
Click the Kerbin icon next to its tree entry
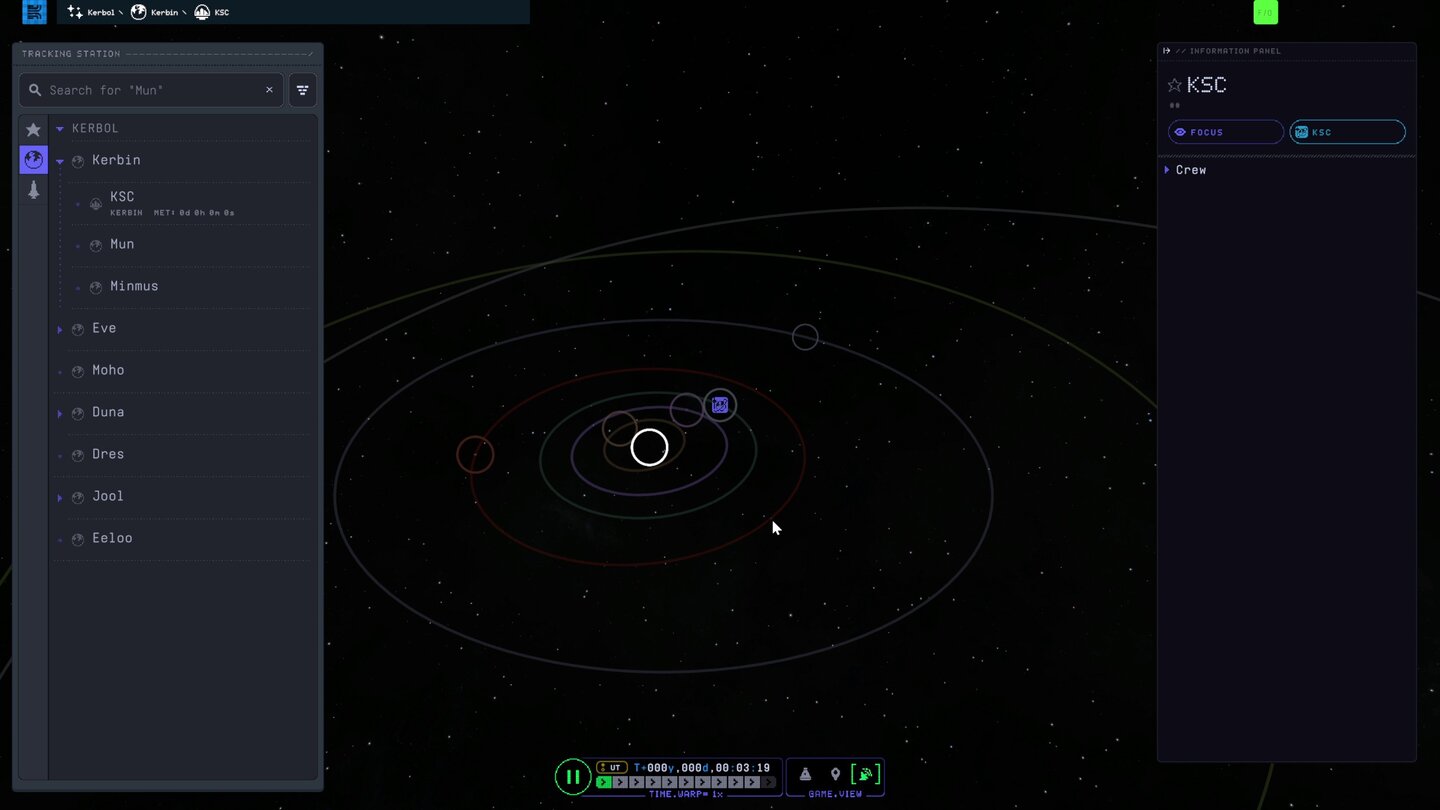(76, 160)
